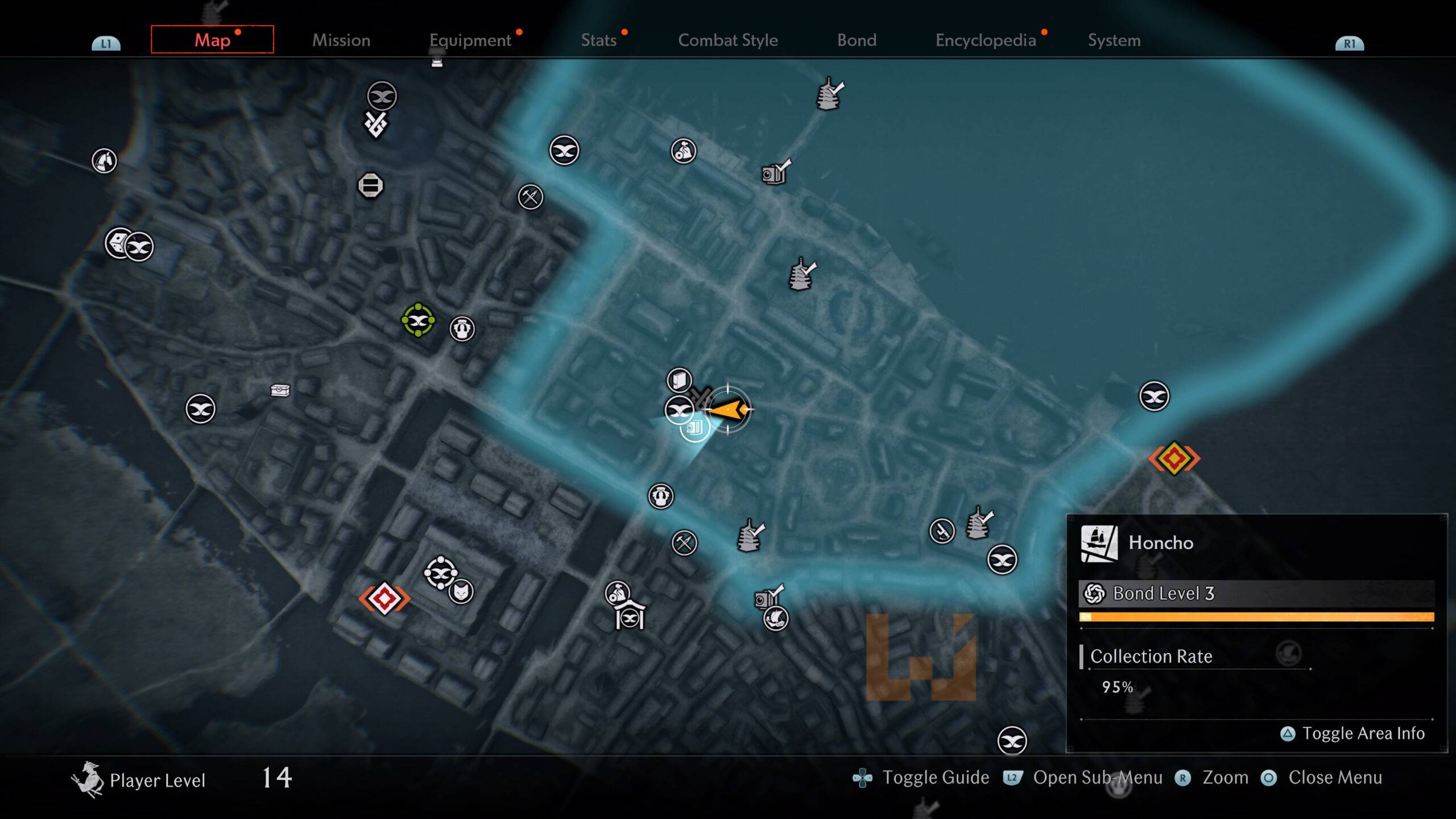1456x819 pixels.
Task: Open the Equipment tab
Action: click(470, 40)
